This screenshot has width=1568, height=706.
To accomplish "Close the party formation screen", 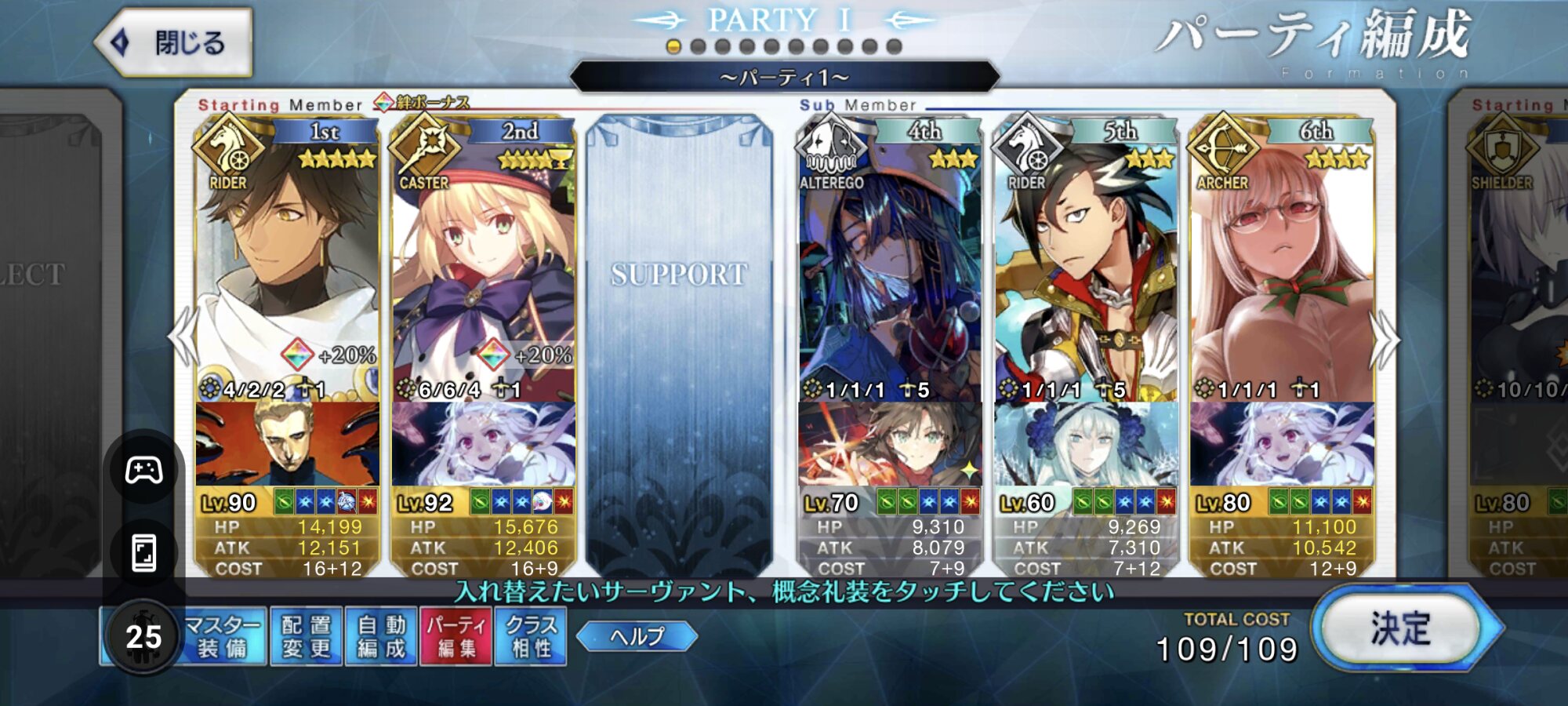I will pyautogui.click(x=174, y=42).
